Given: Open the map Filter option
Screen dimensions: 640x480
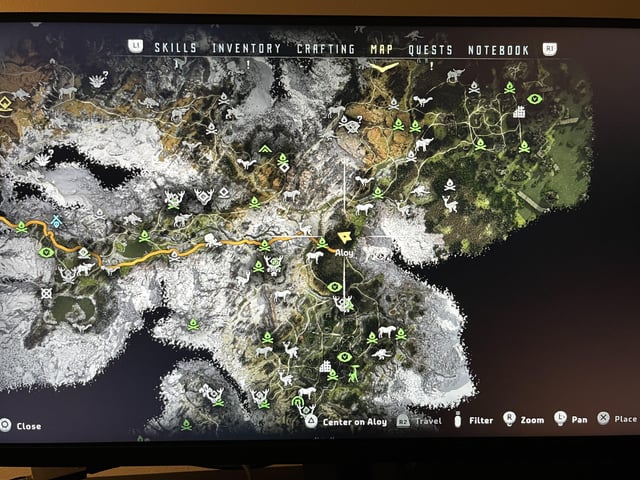Looking at the screenshot, I should coord(472,421).
